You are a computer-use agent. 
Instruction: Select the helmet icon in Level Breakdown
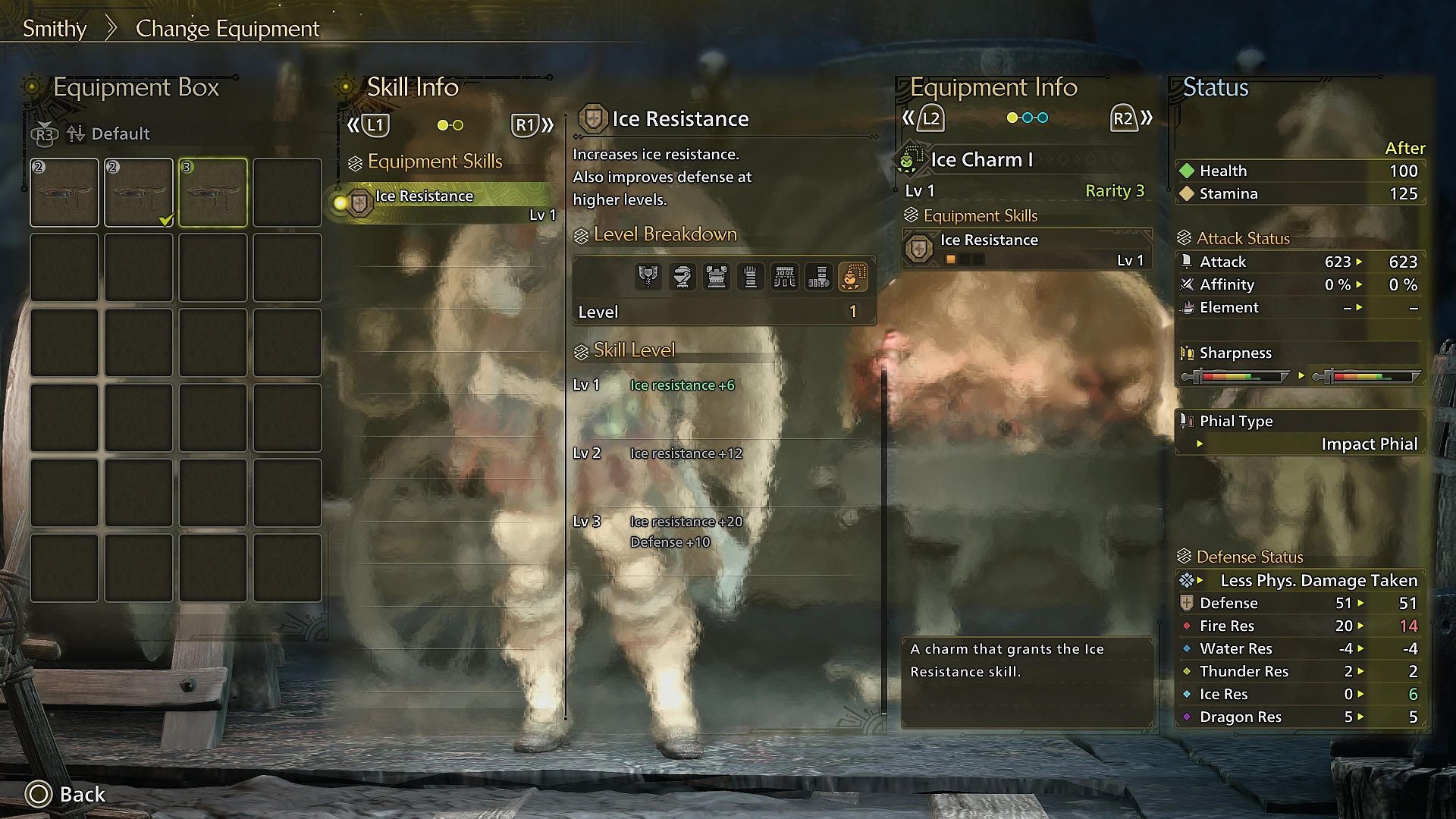[x=682, y=276]
